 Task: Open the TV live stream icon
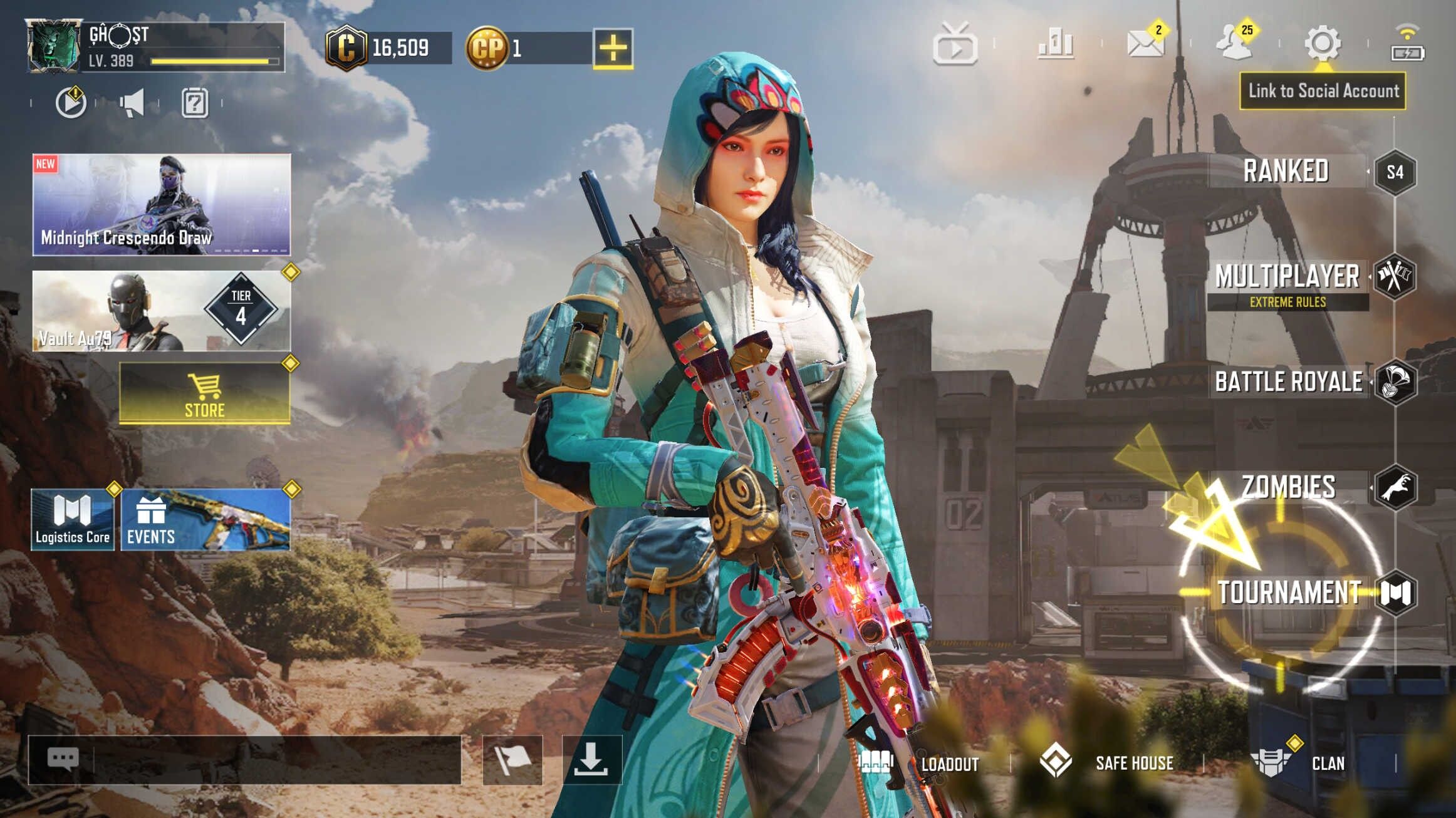pyautogui.click(x=955, y=45)
